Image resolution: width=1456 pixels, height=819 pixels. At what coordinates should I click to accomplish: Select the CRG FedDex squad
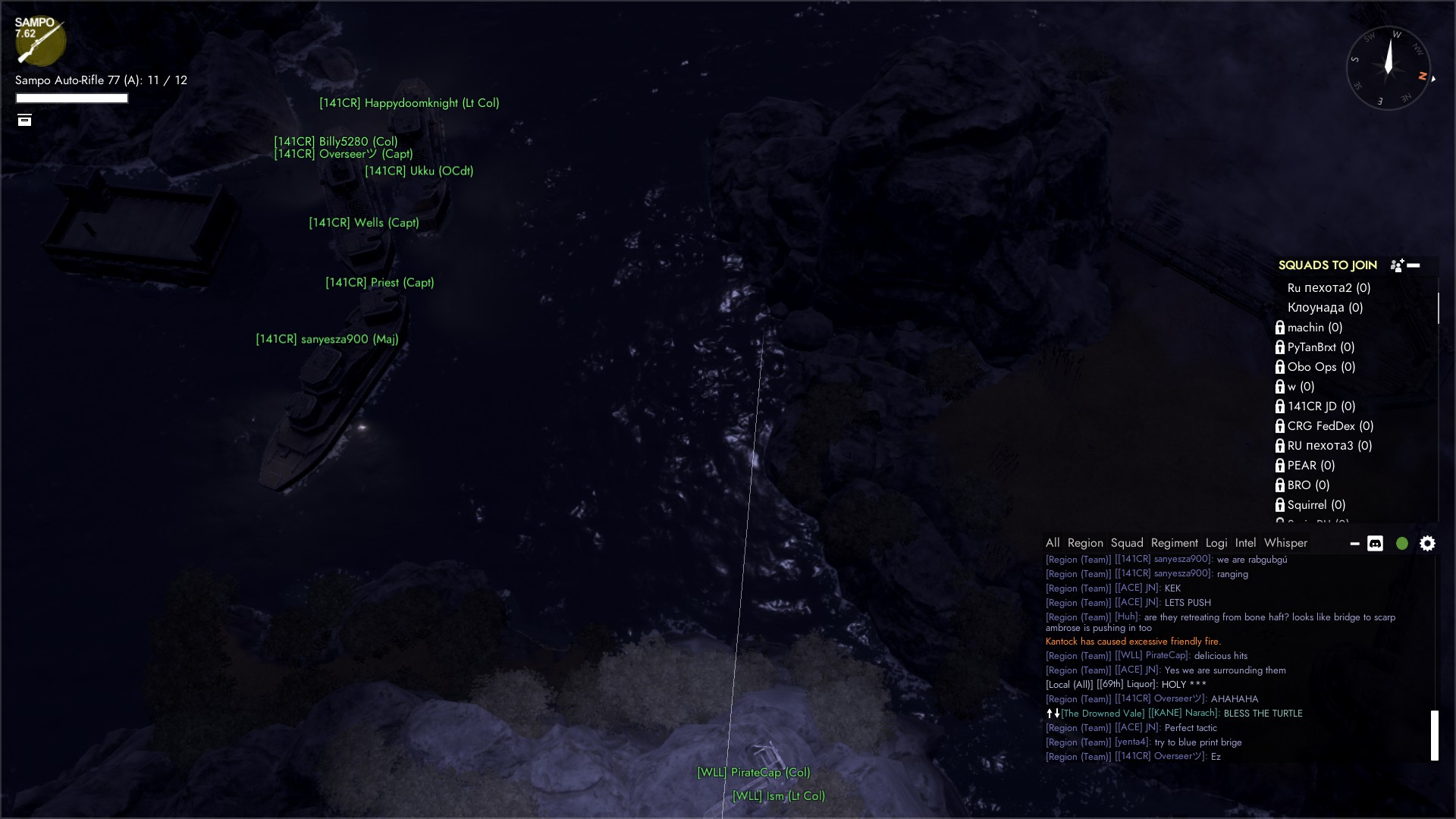1330,426
